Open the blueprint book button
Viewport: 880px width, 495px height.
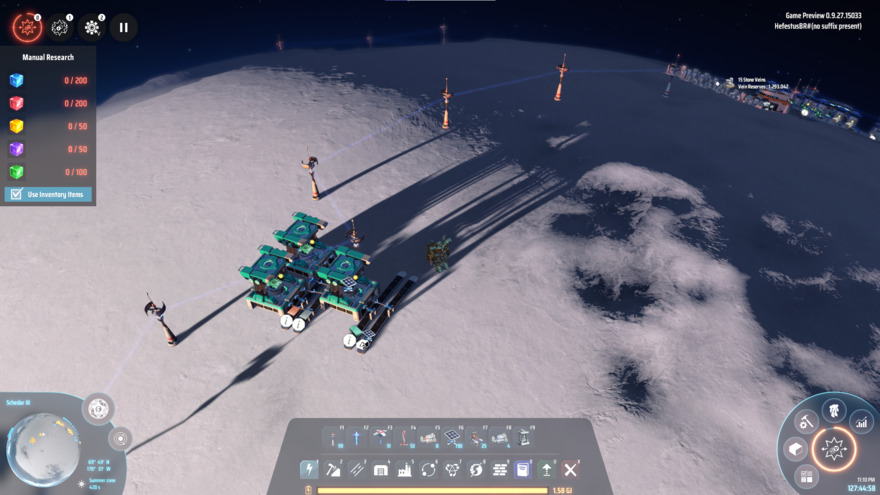[x=523, y=469]
